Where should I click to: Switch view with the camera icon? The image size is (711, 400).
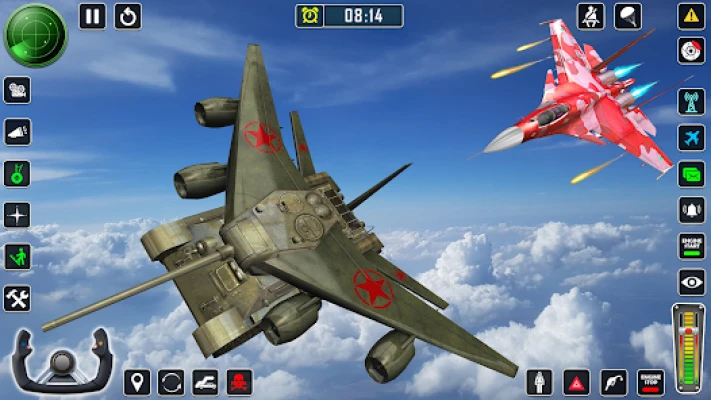click(x=17, y=90)
